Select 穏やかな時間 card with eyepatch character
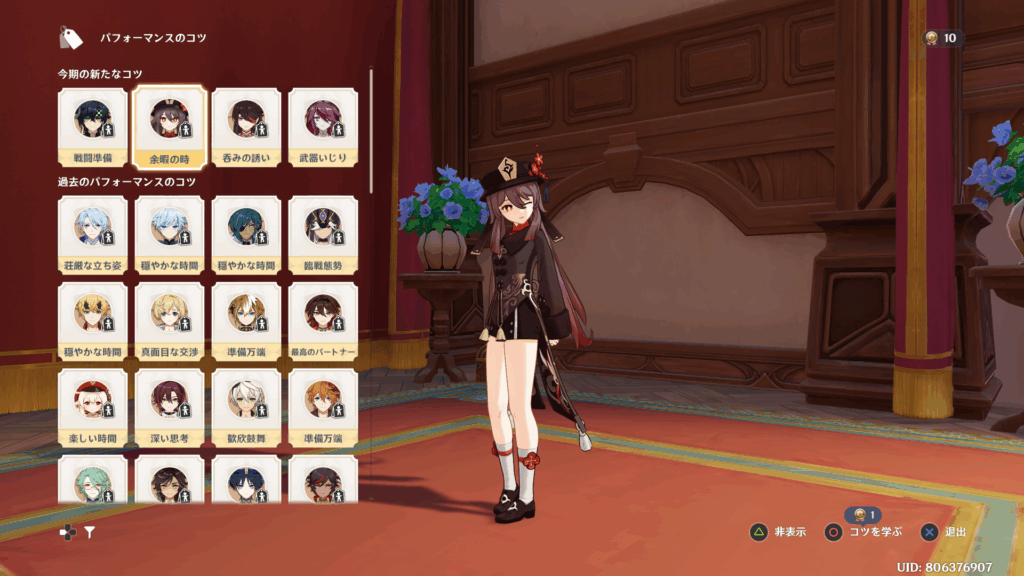The image size is (1024, 576). (x=246, y=235)
